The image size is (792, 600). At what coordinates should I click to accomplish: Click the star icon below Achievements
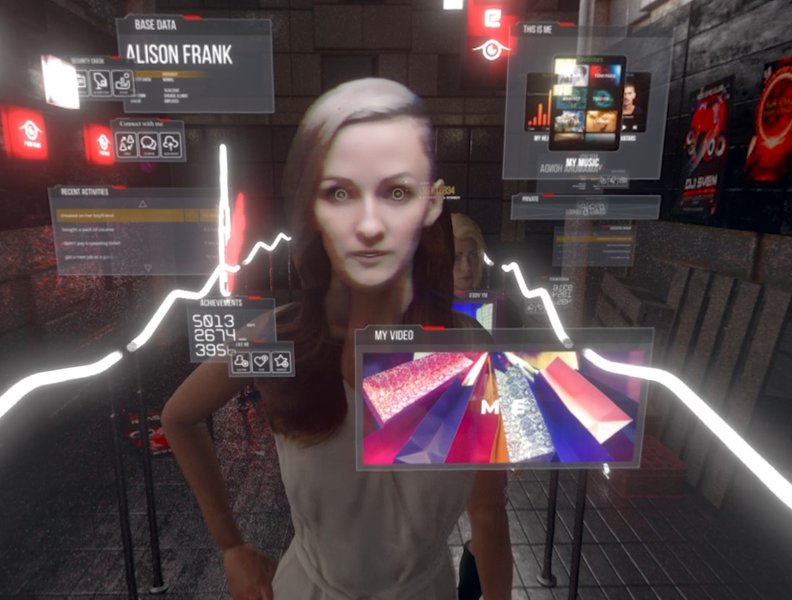(281, 361)
